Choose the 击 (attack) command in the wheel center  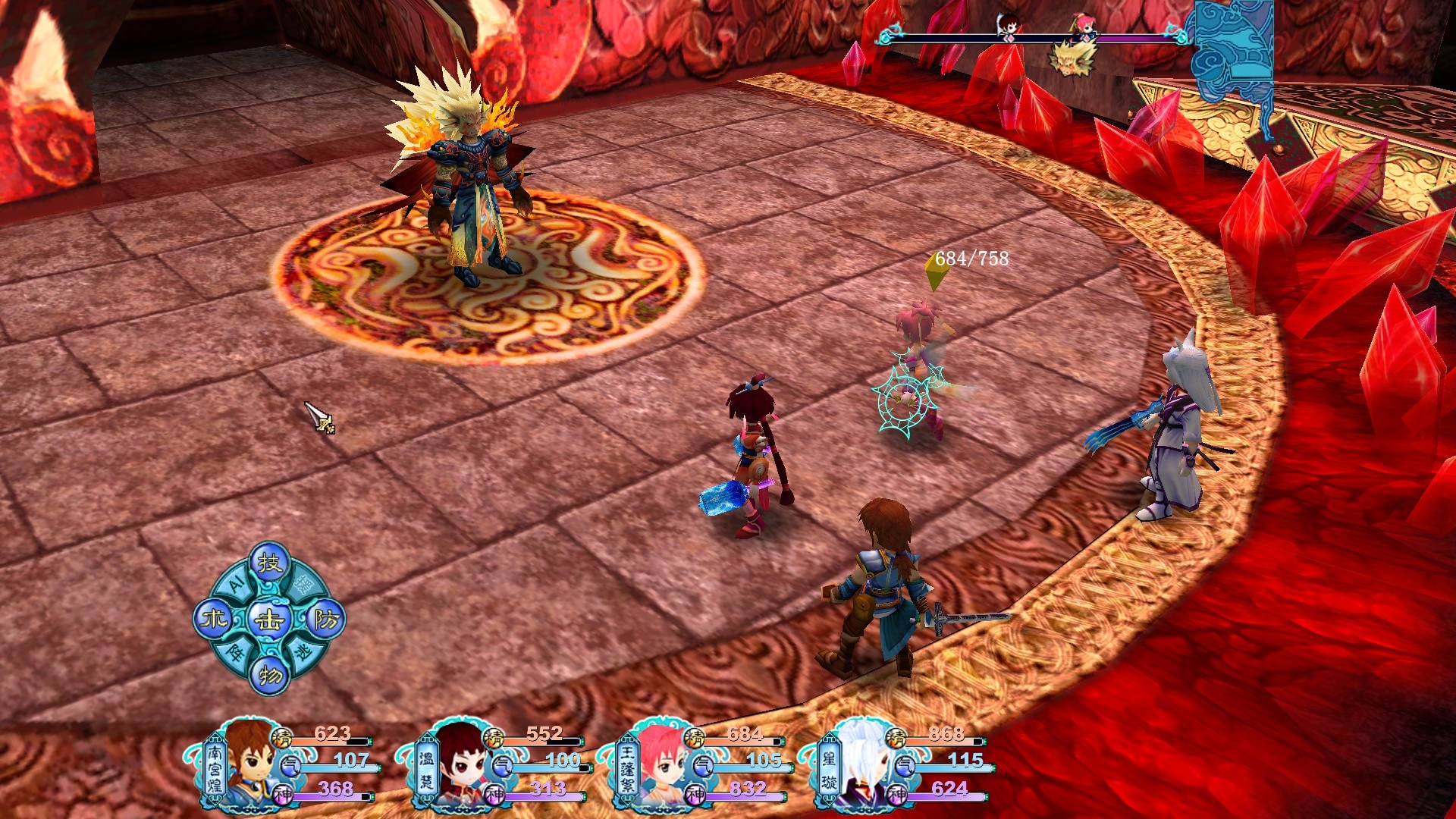click(269, 620)
